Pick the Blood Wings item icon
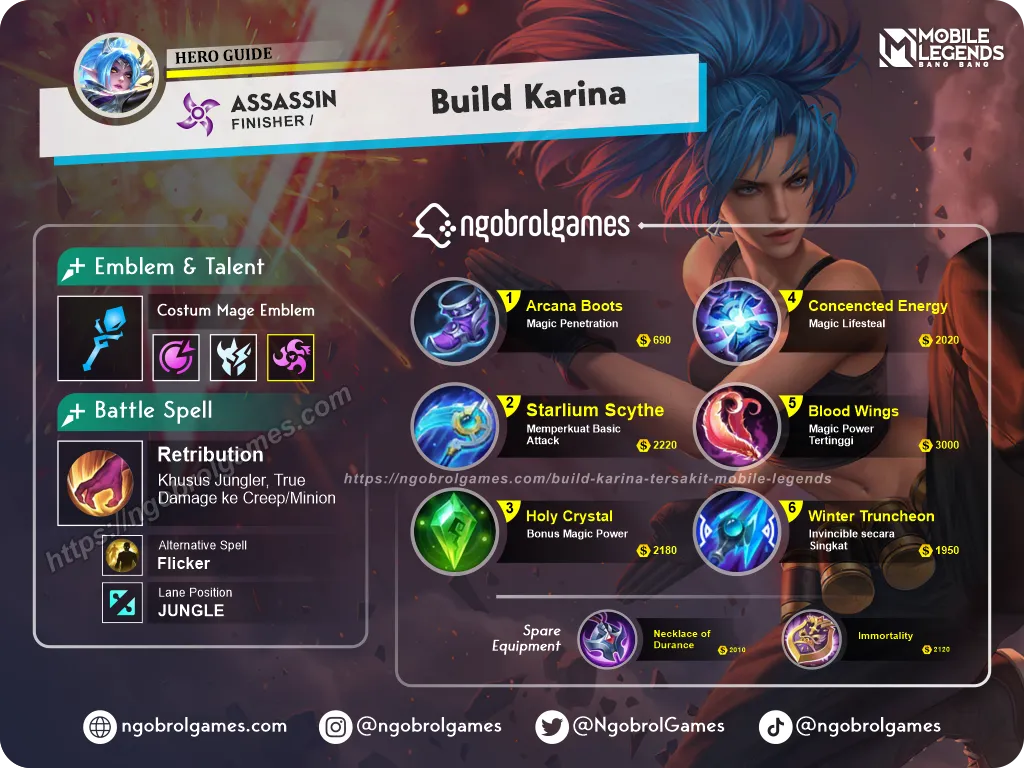 [x=737, y=427]
